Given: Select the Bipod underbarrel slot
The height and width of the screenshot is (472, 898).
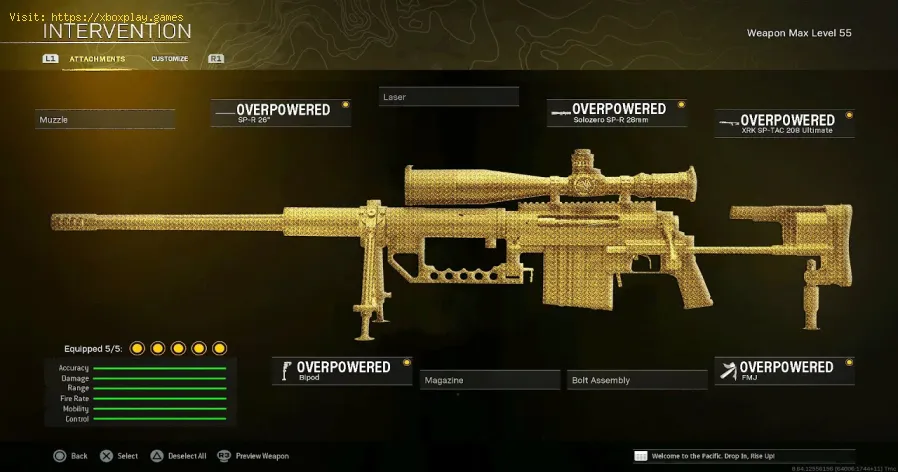Looking at the screenshot, I should tap(342, 371).
